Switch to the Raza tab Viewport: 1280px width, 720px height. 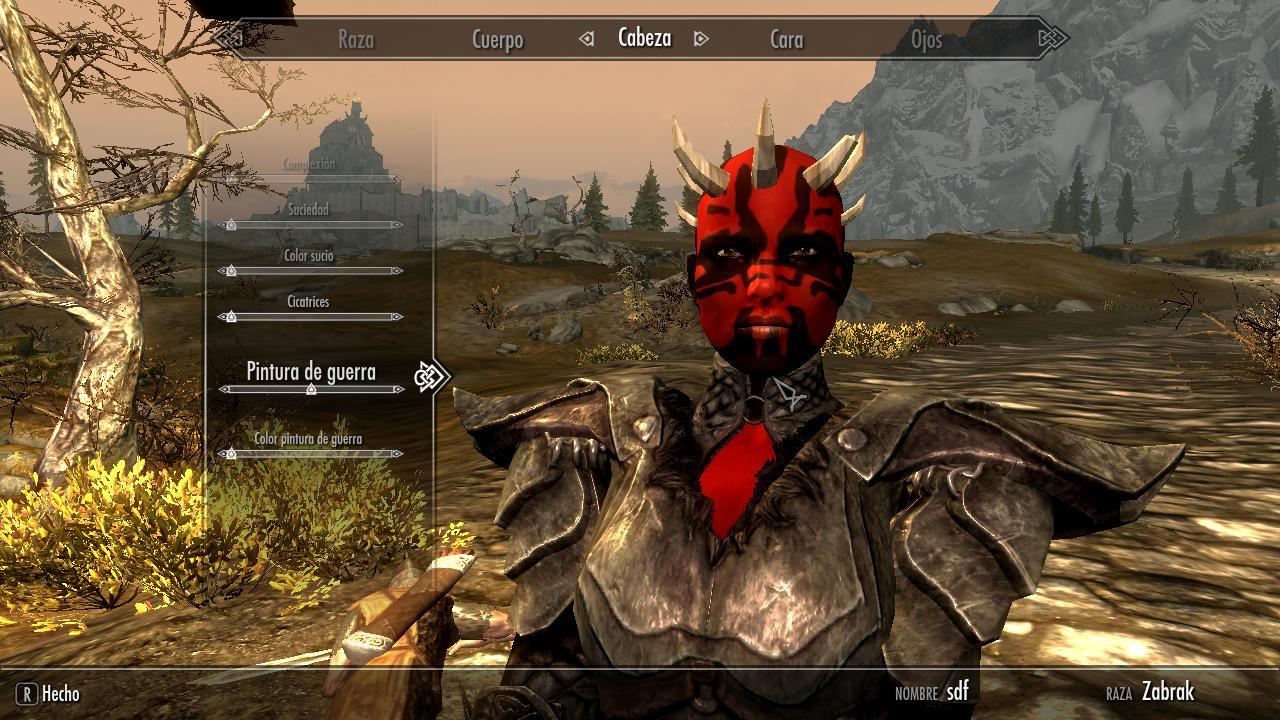click(x=355, y=40)
